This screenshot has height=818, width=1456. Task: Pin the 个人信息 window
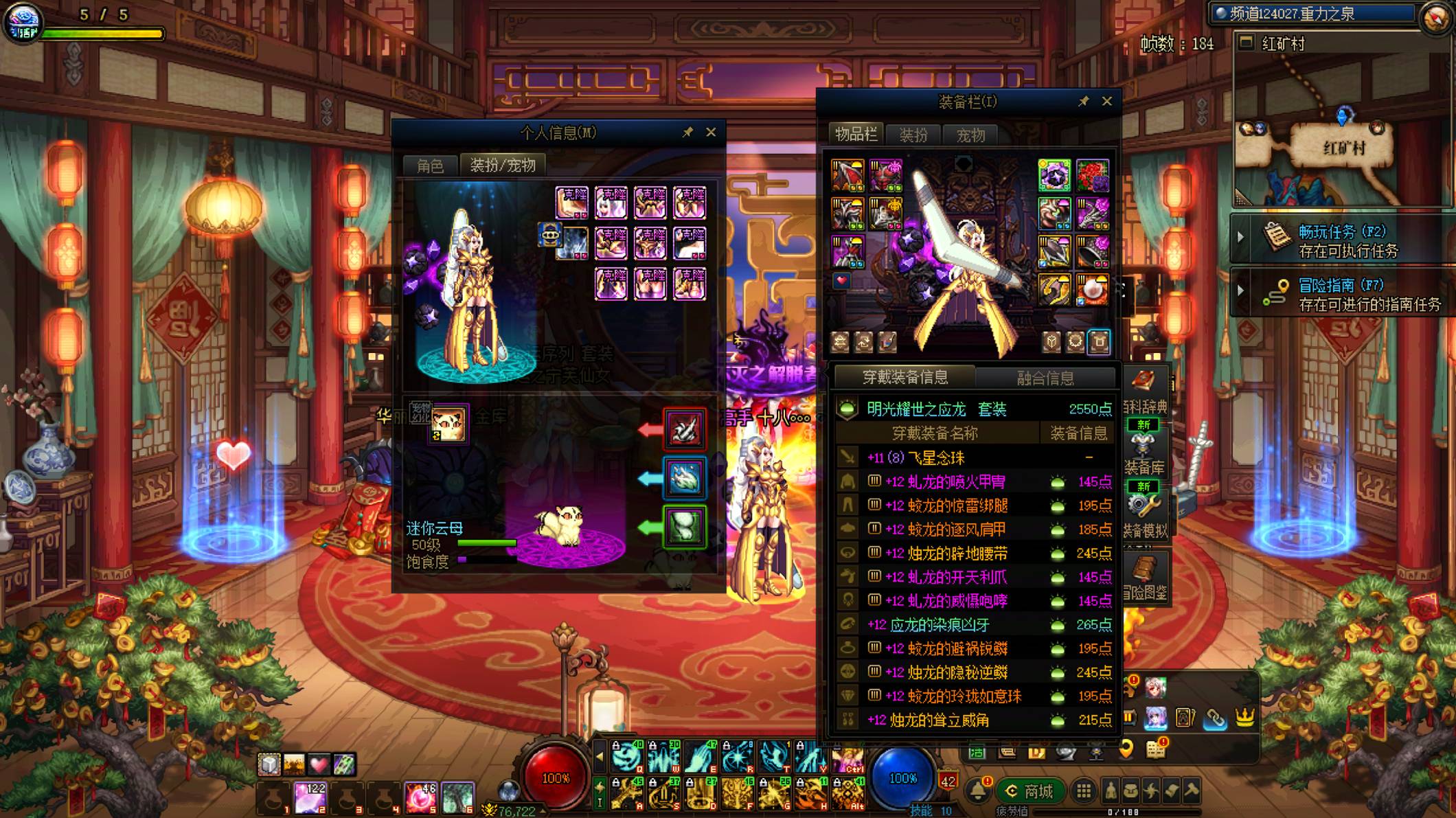[687, 132]
